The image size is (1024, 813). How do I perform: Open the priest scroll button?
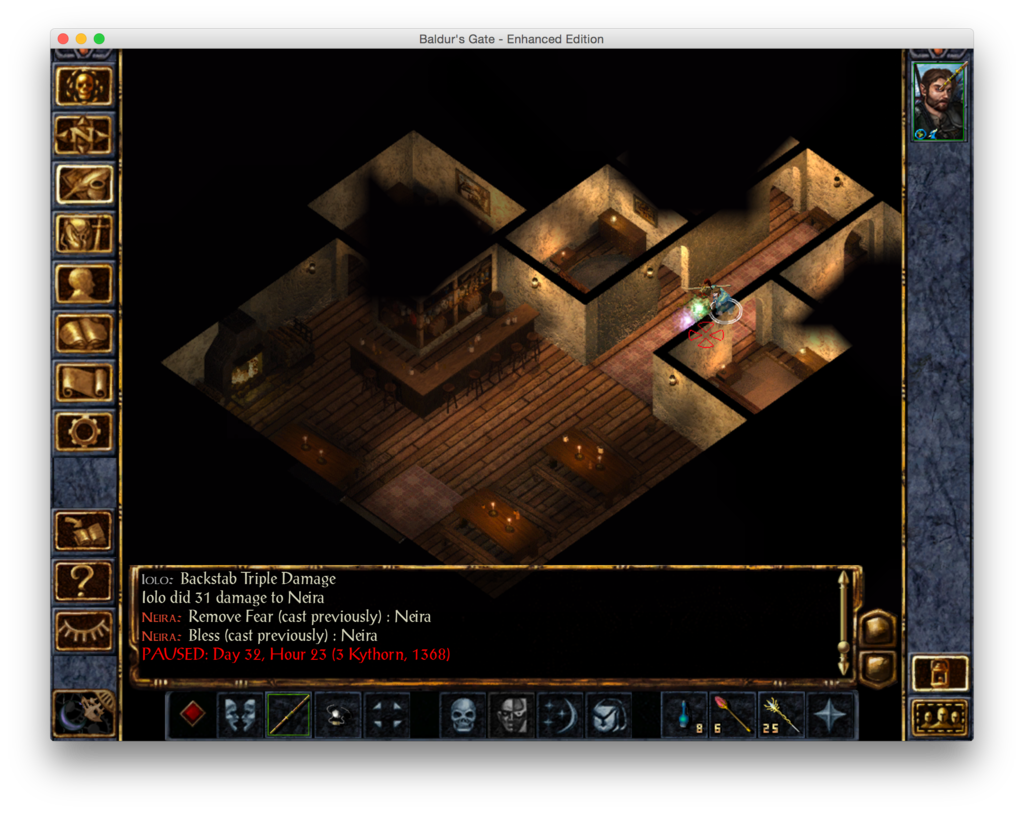point(84,382)
